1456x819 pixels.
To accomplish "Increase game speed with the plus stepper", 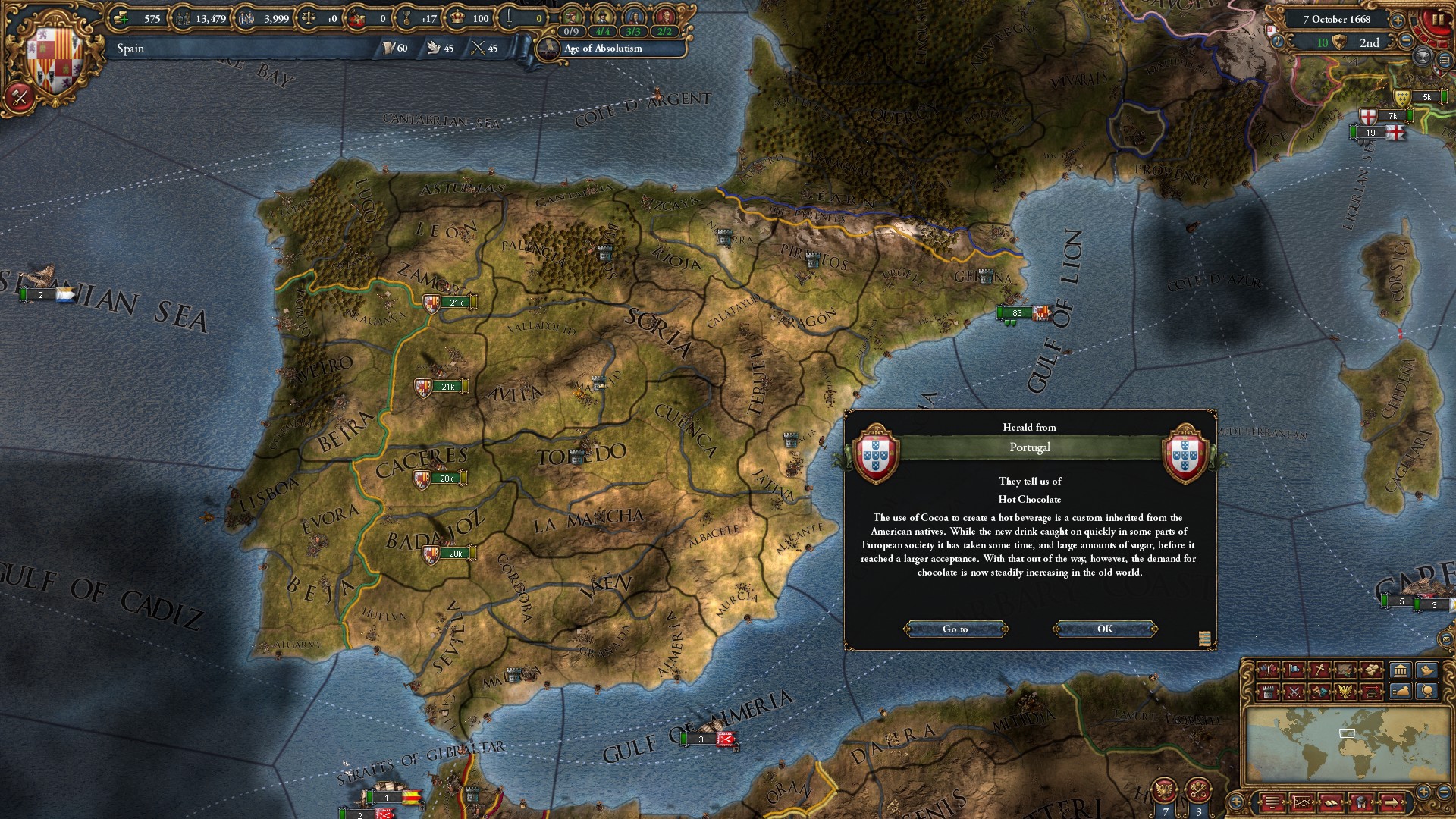I will [x=1398, y=20].
